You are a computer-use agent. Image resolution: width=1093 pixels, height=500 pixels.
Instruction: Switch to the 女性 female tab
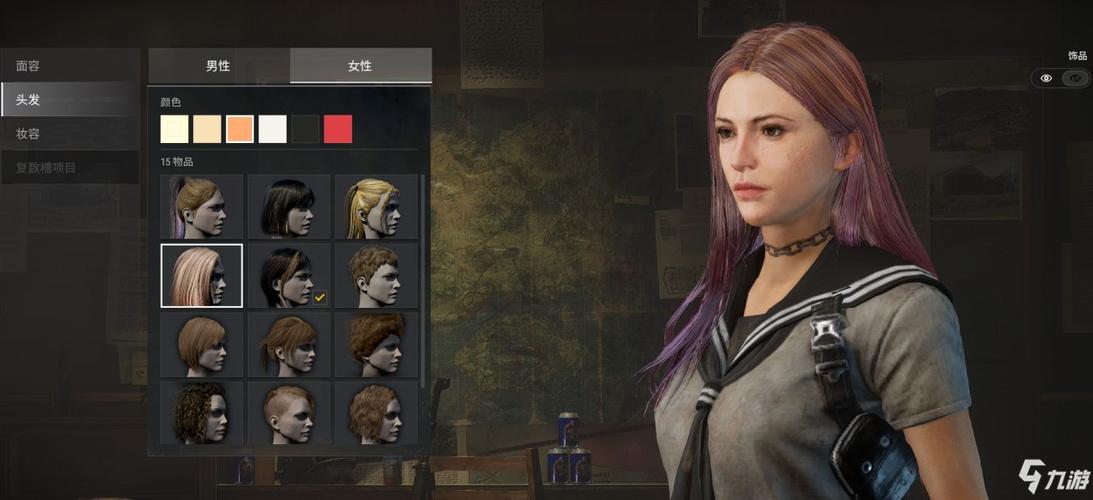(x=360, y=66)
